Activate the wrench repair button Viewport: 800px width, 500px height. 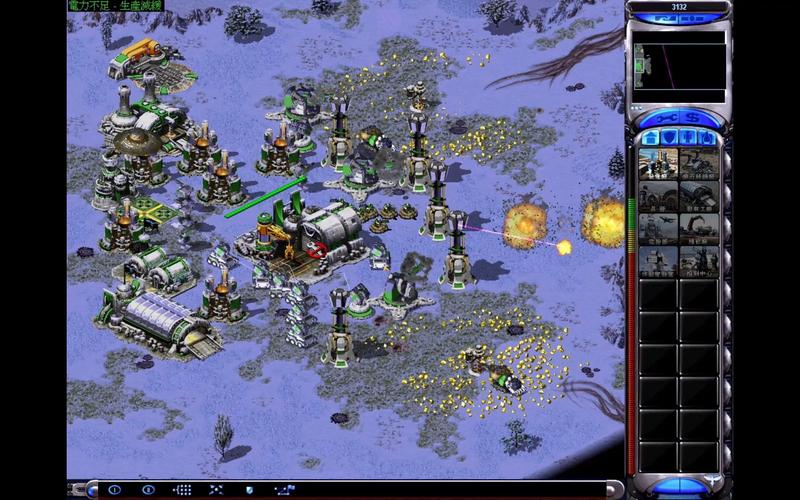click(x=665, y=118)
